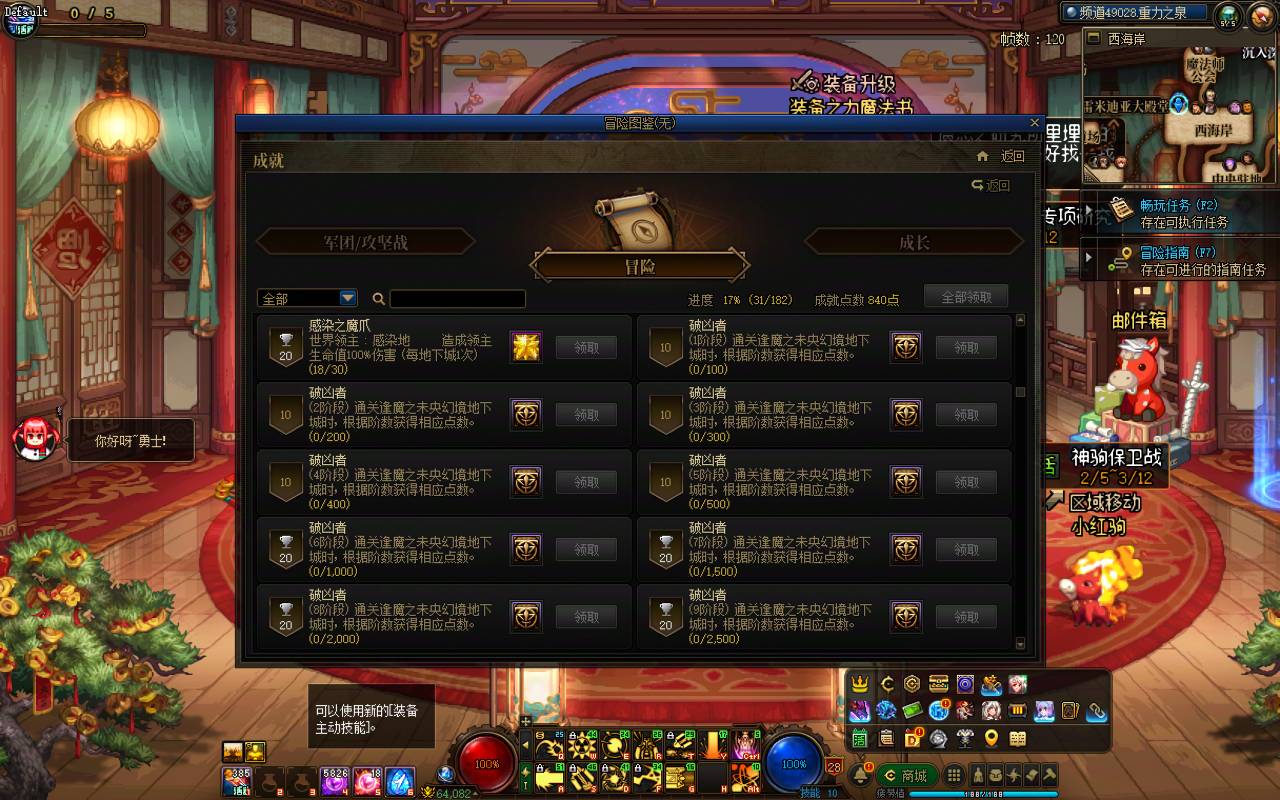The width and height of the screenshot is (1280, 800).
Task: Open the 全部 filter dropdown
Action: (x=305, y=297)
